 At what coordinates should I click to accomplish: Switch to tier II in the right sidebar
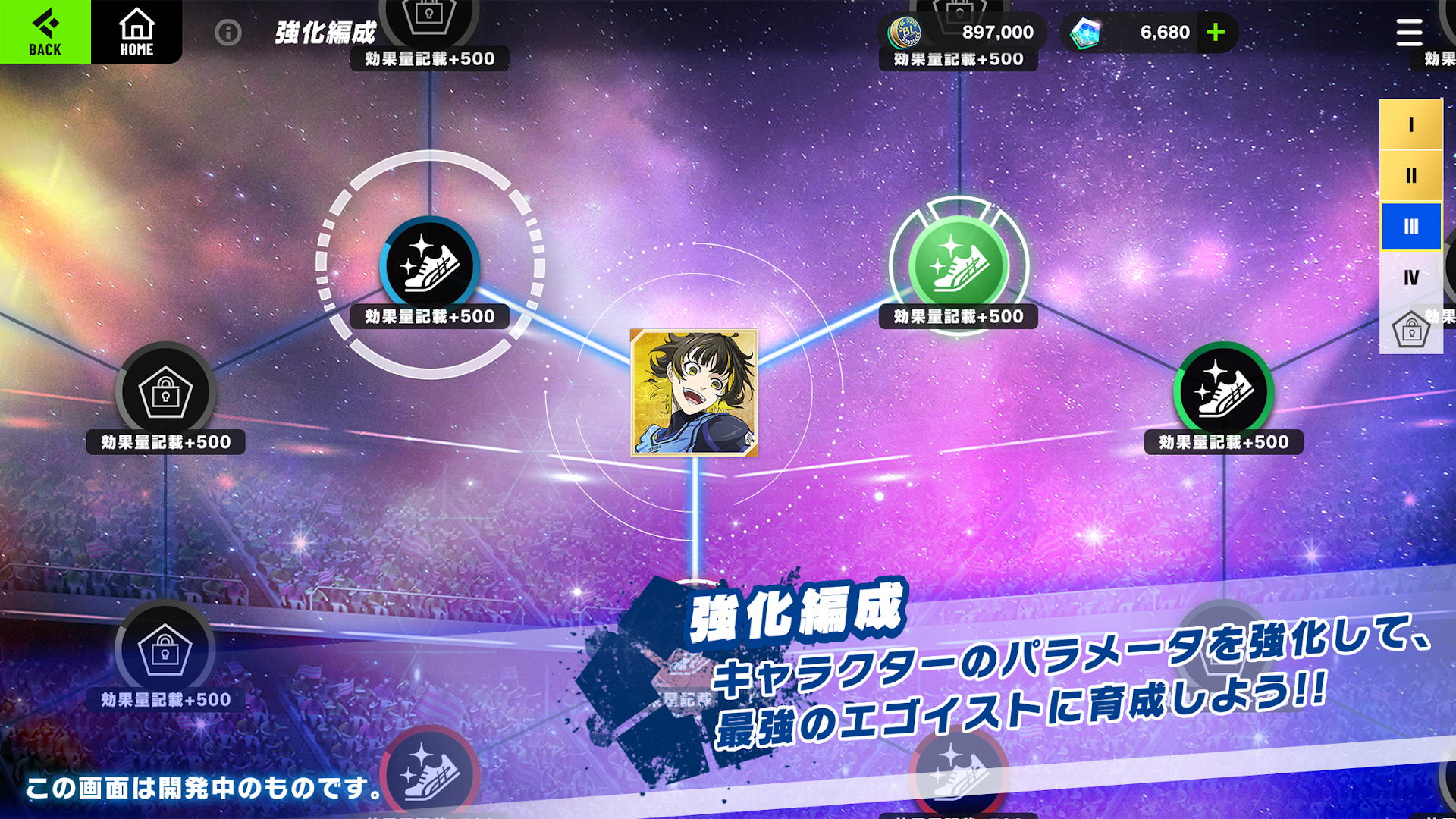1410,176
